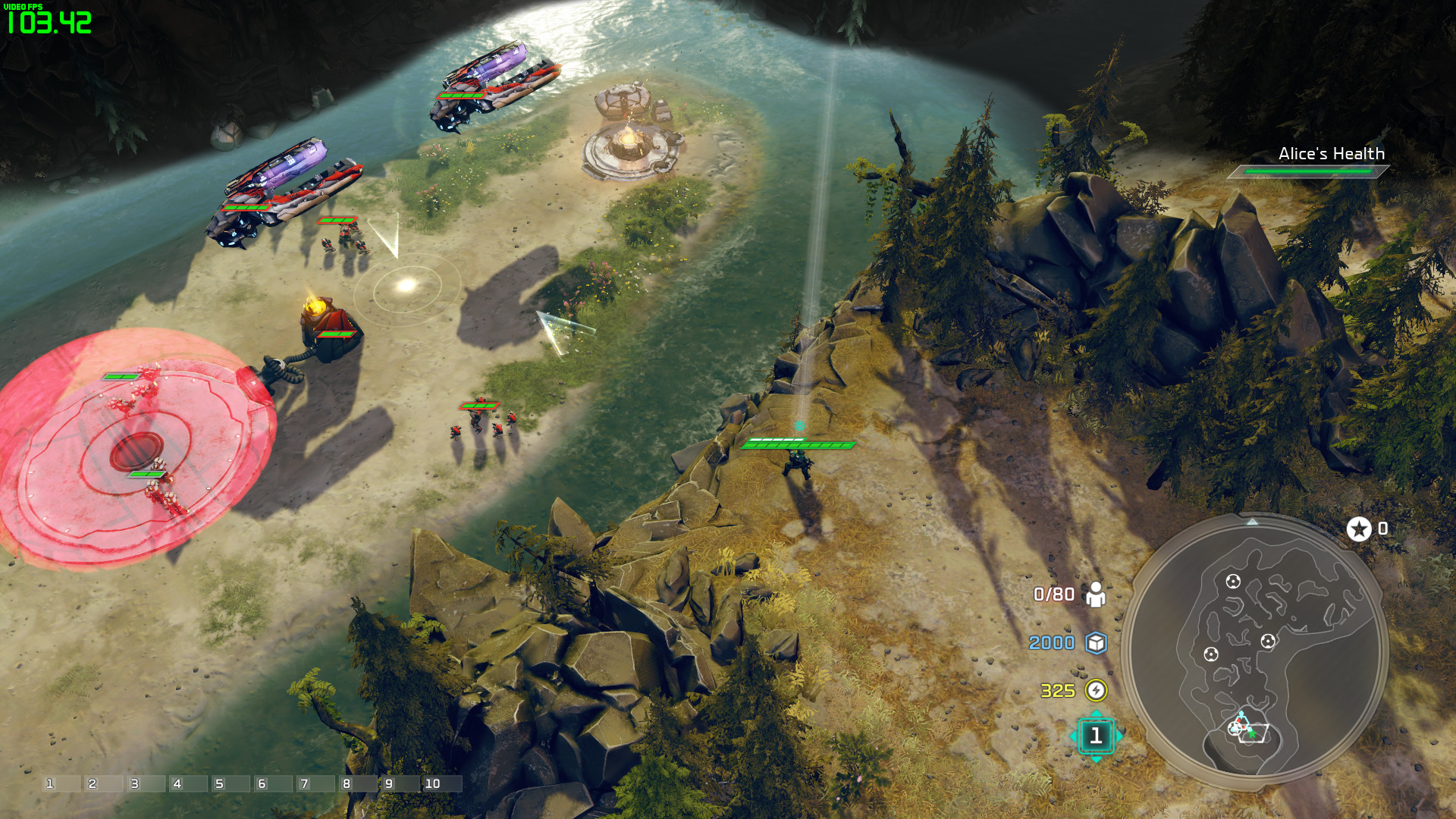1456x819 pixels.
Task: Select control group slot 1
Action: pos(61,783)
